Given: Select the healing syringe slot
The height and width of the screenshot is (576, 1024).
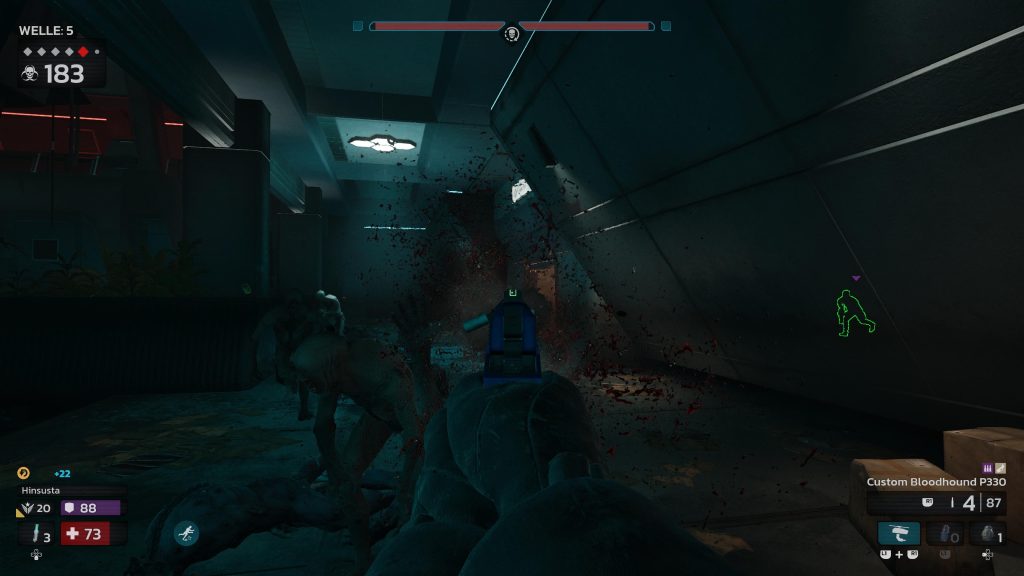Looking at the screenshot, I should point(37,534).
